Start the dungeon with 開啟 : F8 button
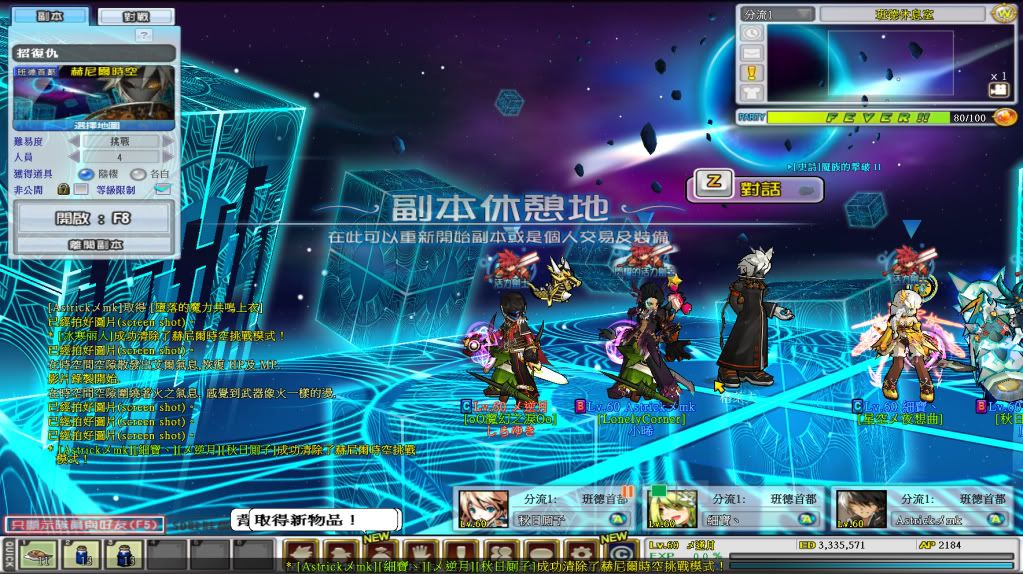 94,217
